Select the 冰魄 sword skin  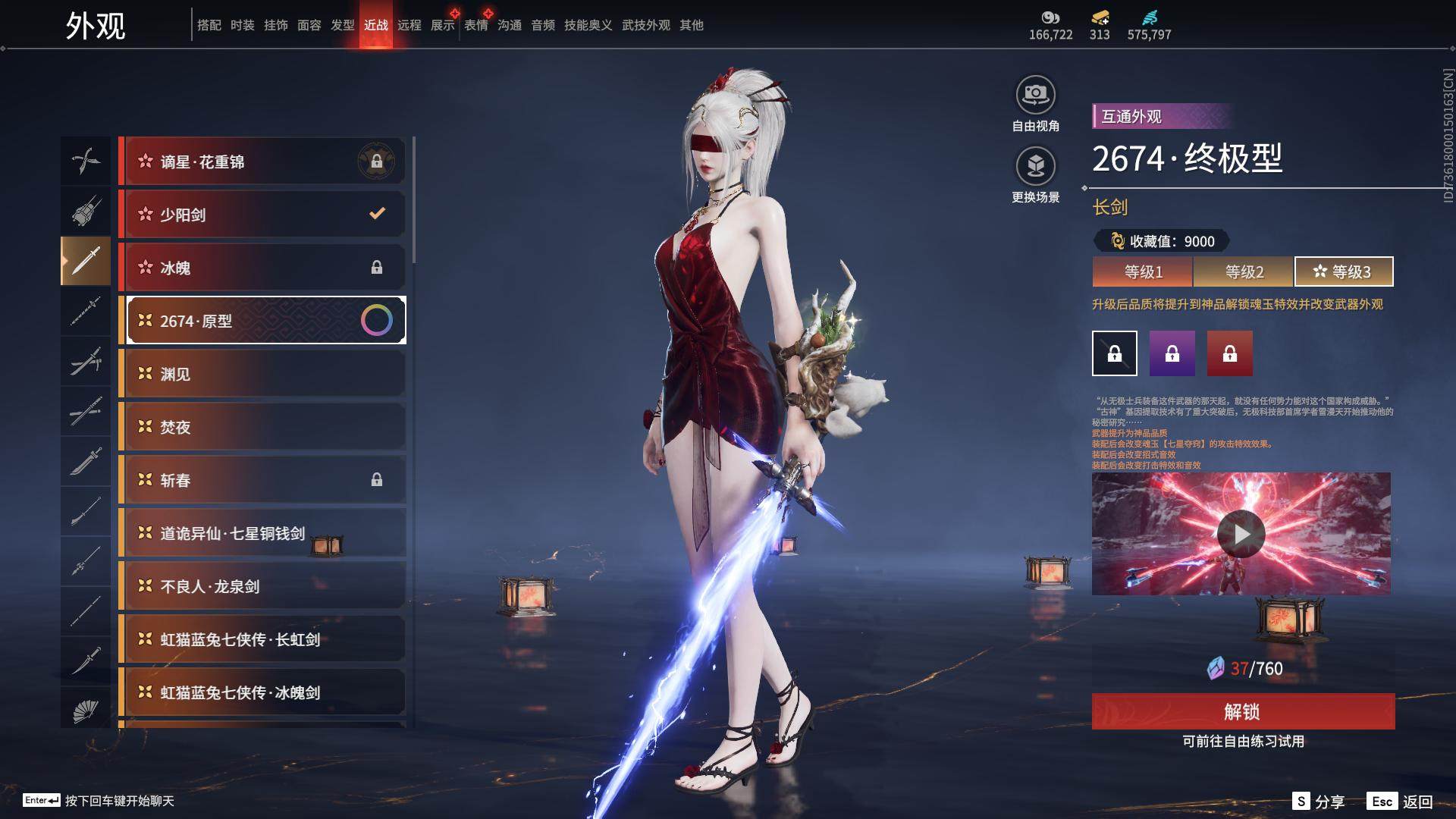pos(262,268)
